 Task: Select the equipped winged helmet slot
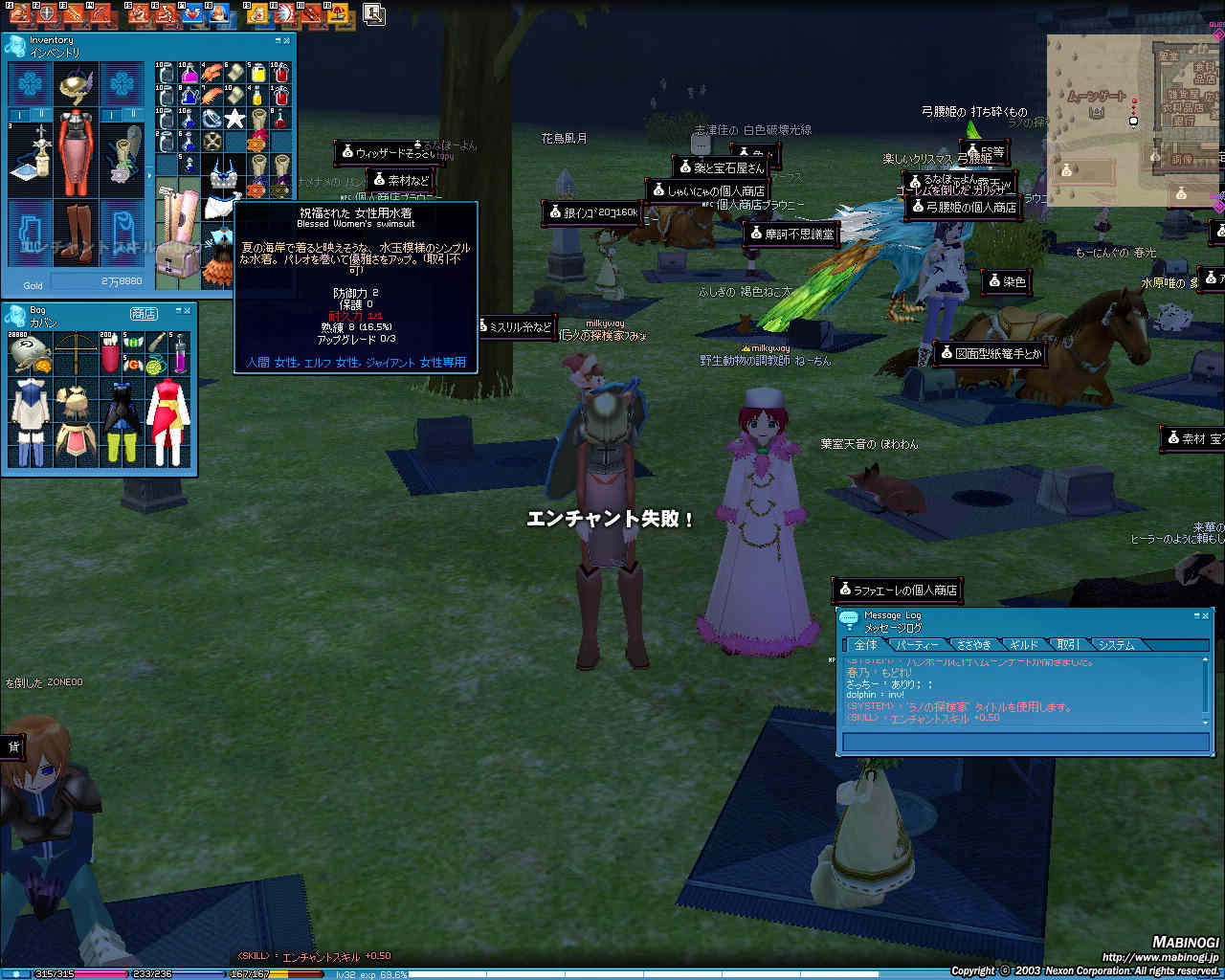75,86
